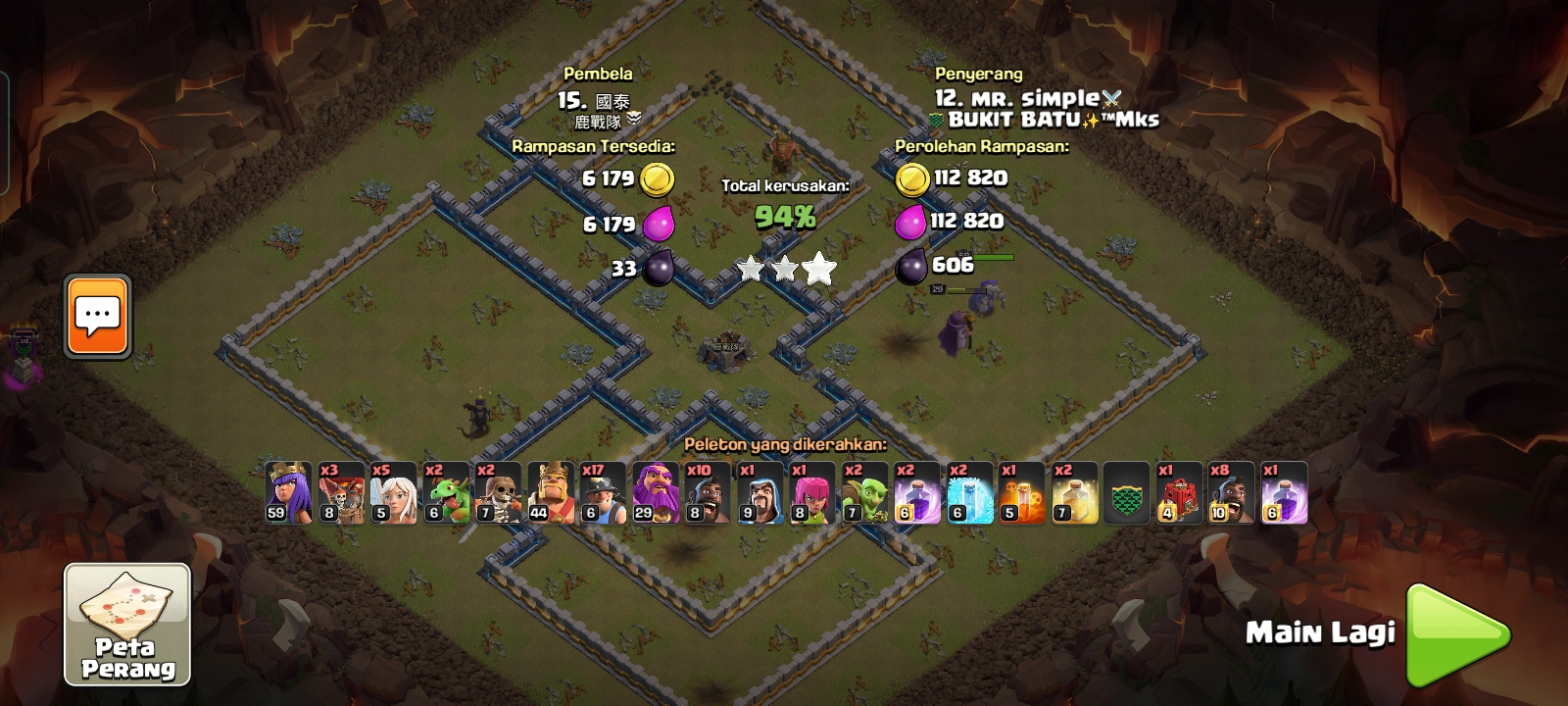Select the pink-haired Archer troop icon
This screenshot has width=1568, height=706.
pyautogui.click(x=812, y=492)
